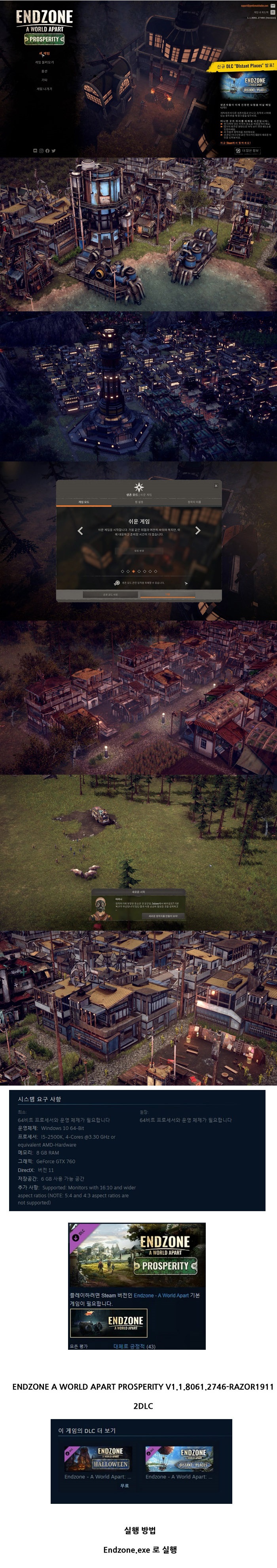Confirm with the orange-underlined 다음 button
277x1568 pixels.
[x=167, y=595]
